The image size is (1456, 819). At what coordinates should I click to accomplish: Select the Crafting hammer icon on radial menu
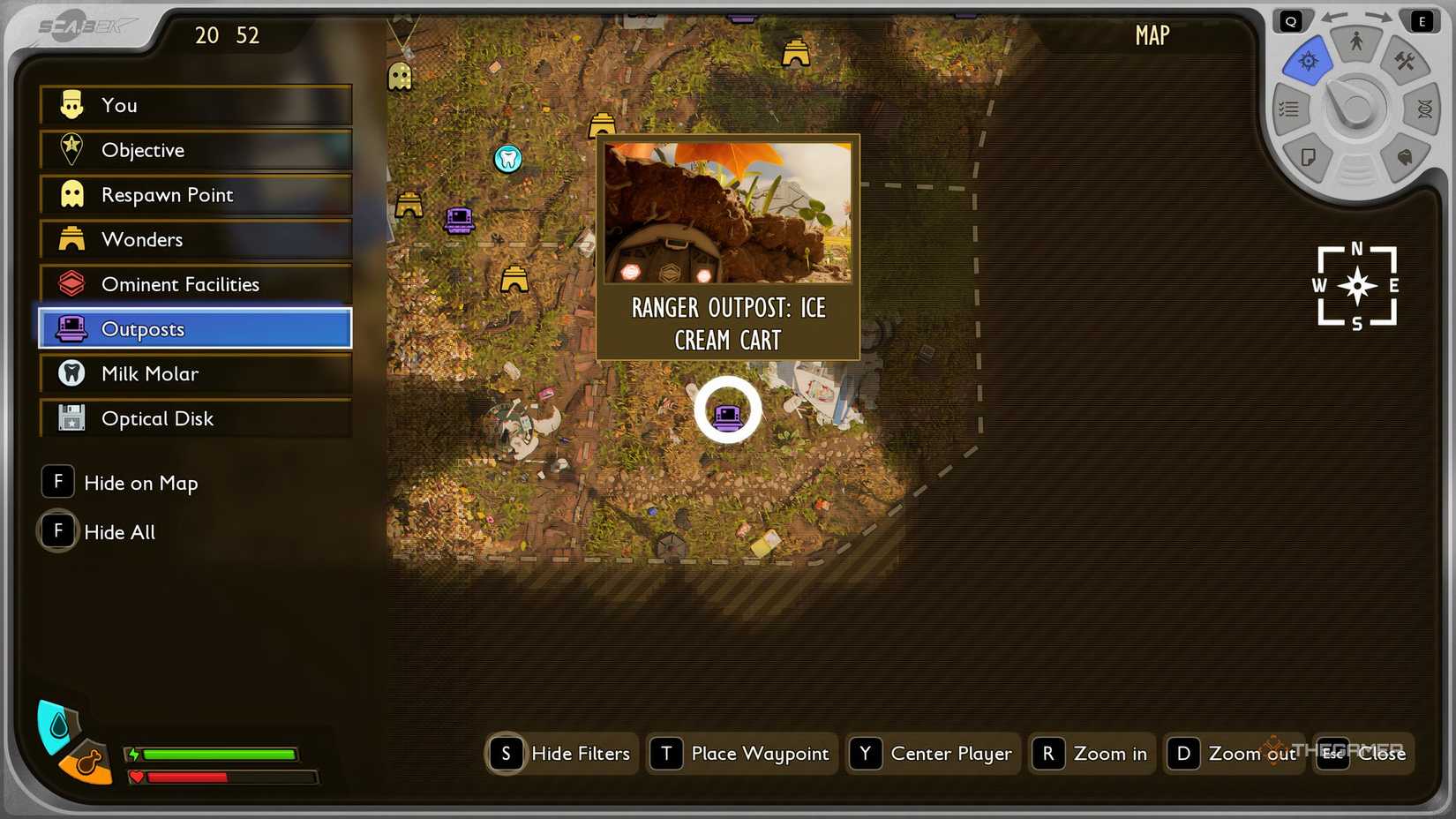pos(1404,62)
